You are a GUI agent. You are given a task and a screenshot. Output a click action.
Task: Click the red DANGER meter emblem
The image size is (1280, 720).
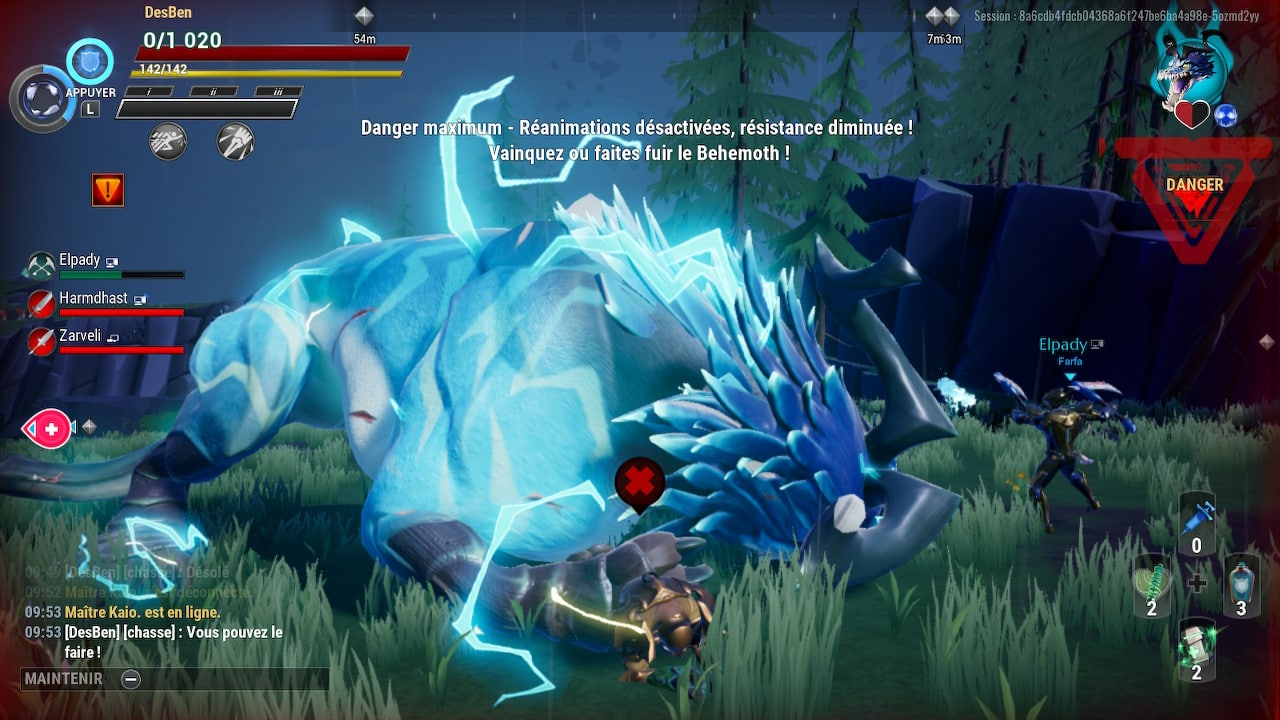click(1194, 195)
